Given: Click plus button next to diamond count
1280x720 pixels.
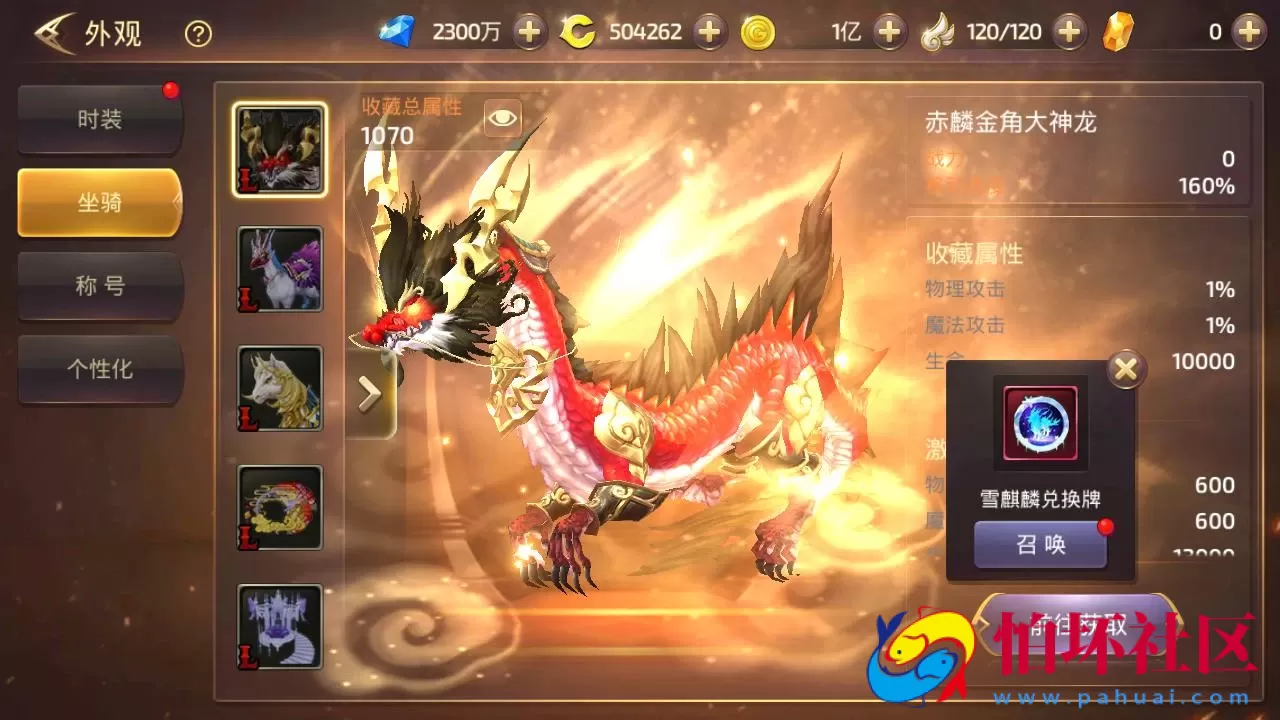Looking at the screenshot, I should (x=528, y=31).
